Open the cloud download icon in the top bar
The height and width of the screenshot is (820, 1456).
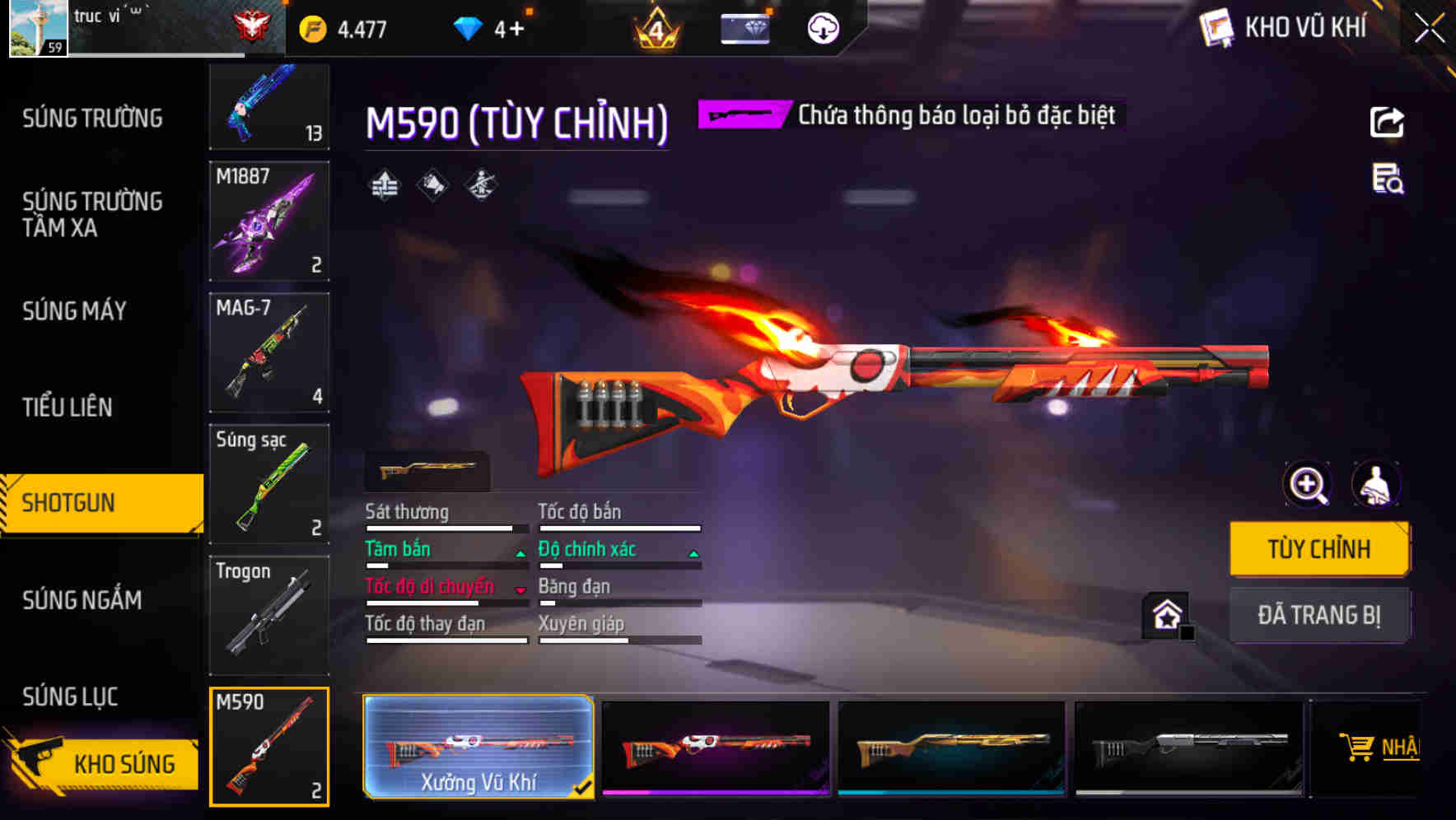(820, 27)
